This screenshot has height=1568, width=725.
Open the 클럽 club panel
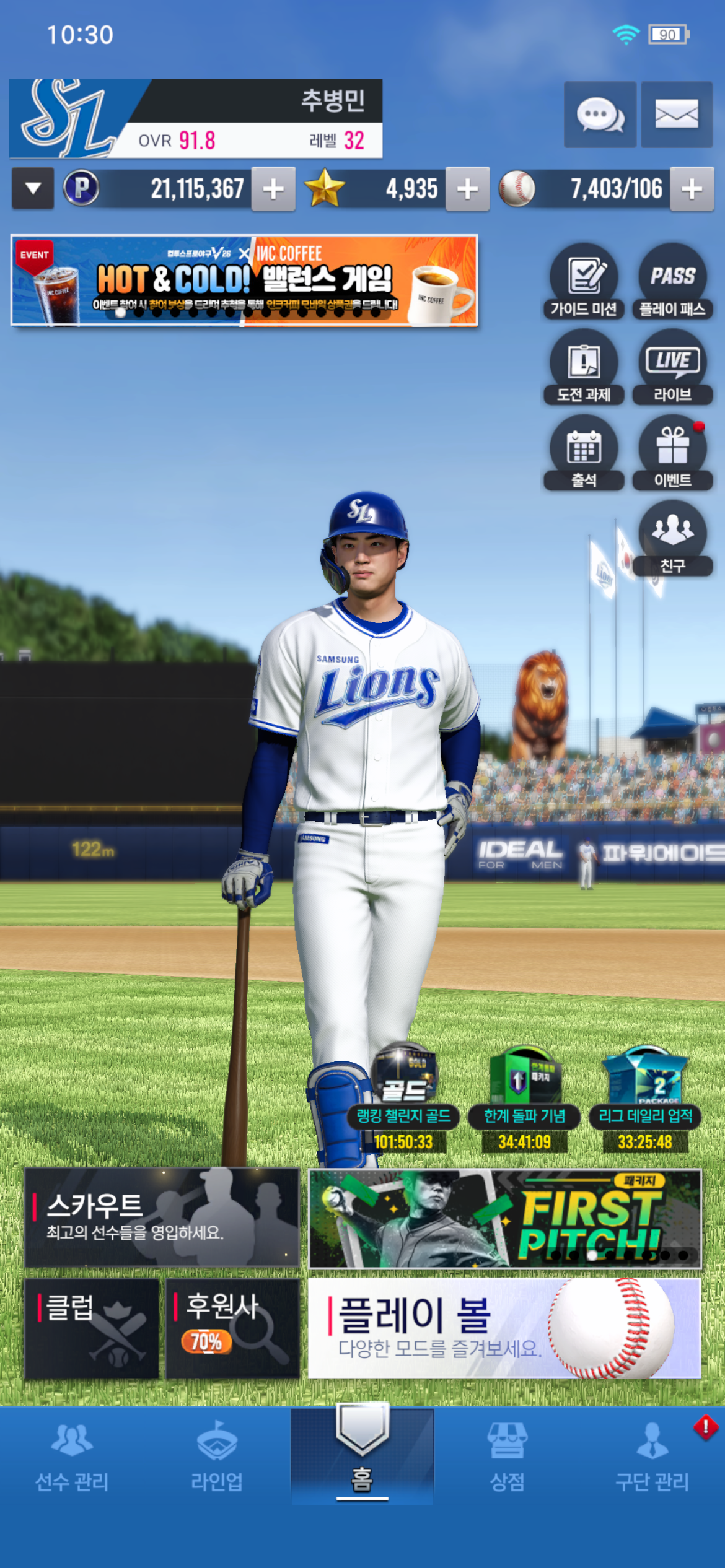(x=92, y=1328)
